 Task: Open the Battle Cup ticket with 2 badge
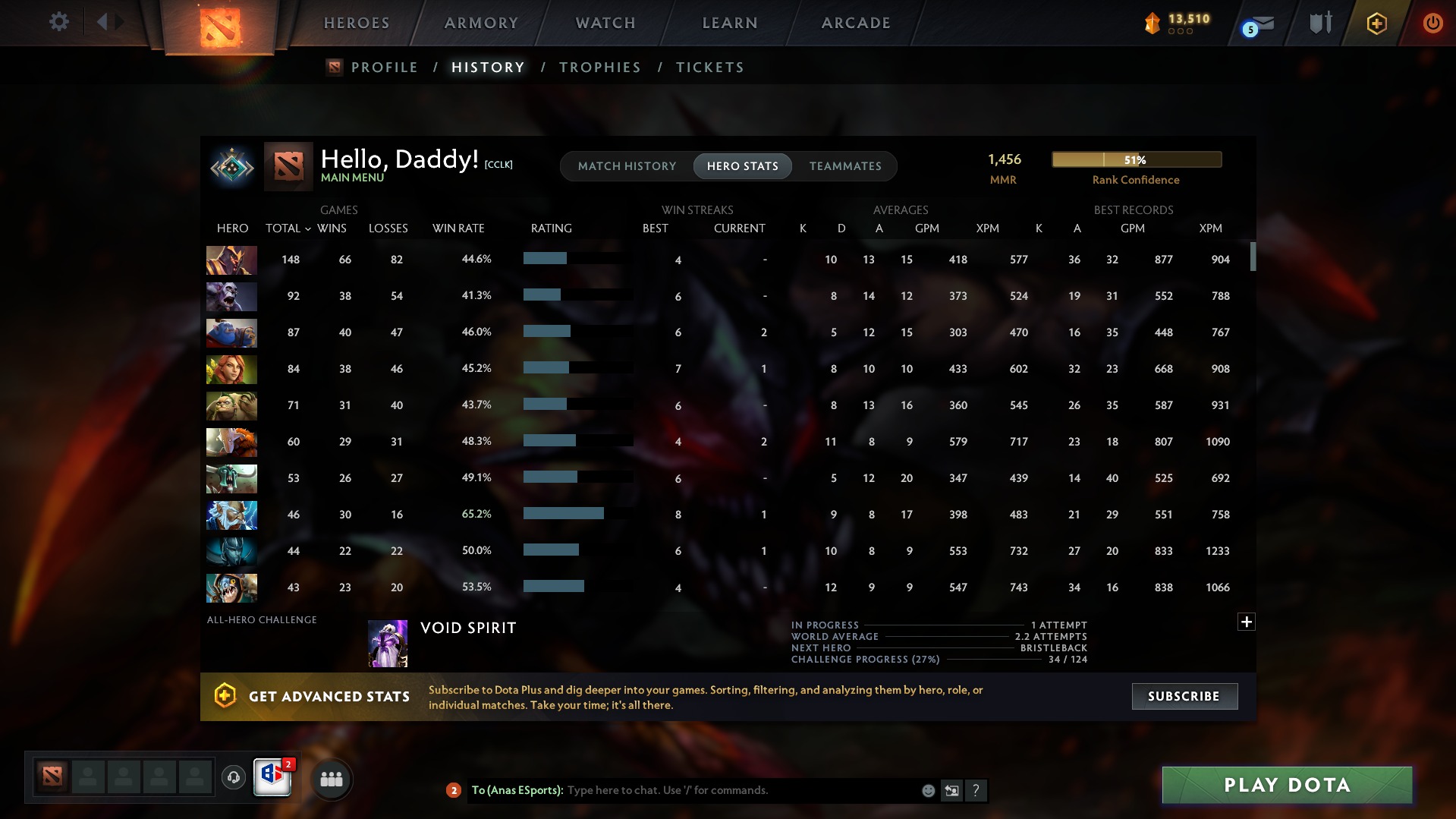click(x=272, y=779)
